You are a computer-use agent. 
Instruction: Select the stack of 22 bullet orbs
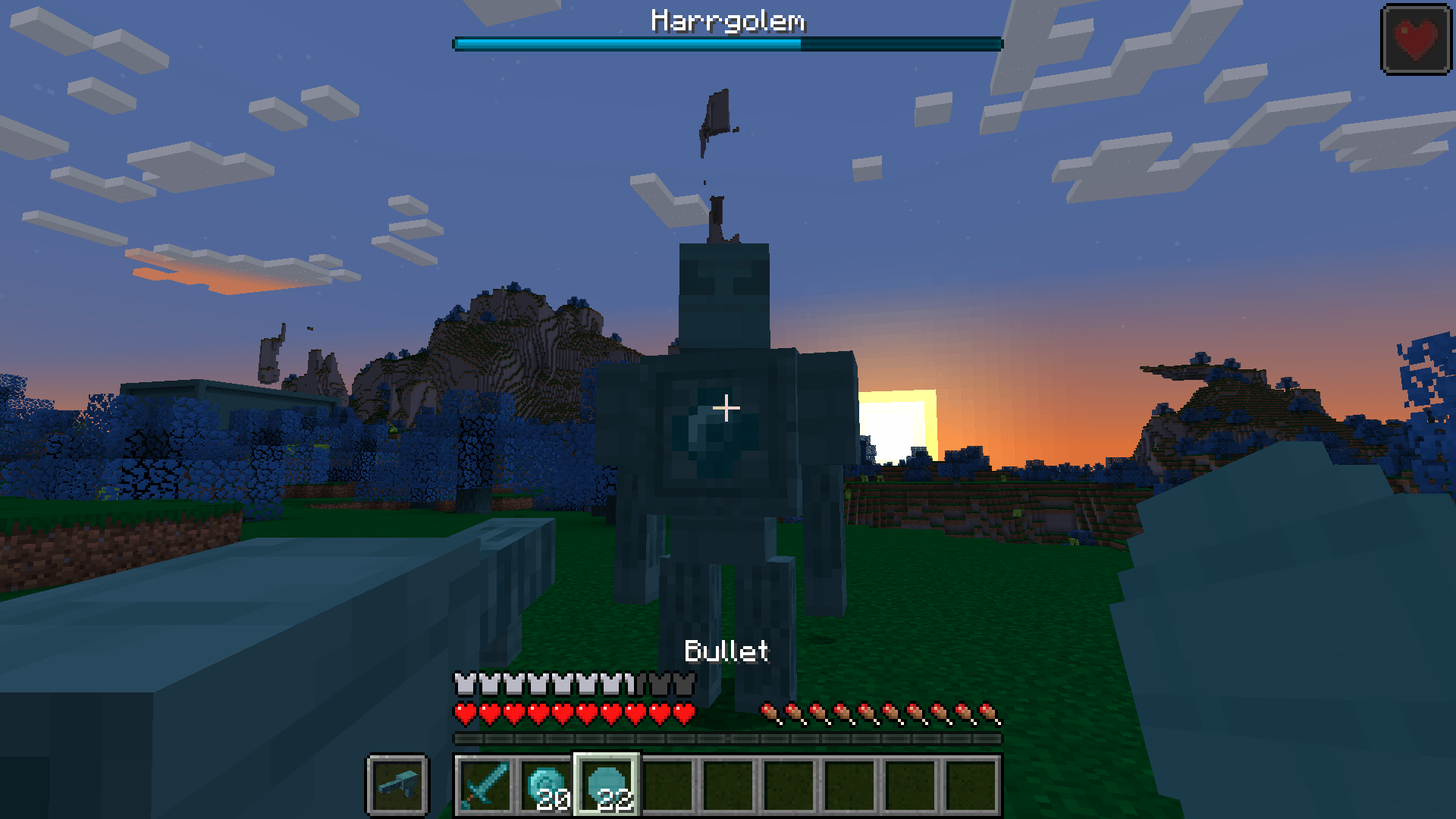coord(607,785)
